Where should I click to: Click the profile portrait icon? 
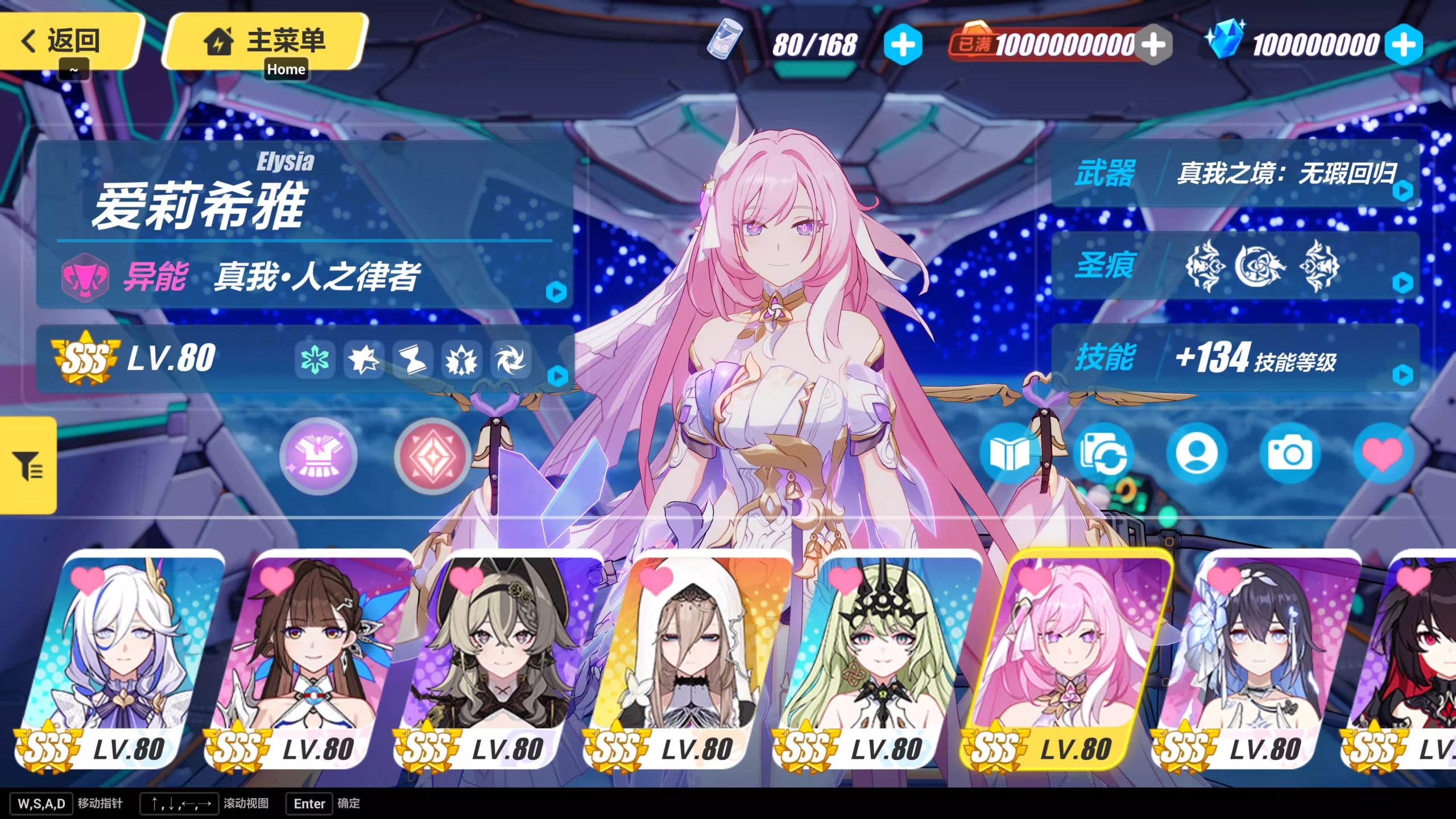[1197, 454]
